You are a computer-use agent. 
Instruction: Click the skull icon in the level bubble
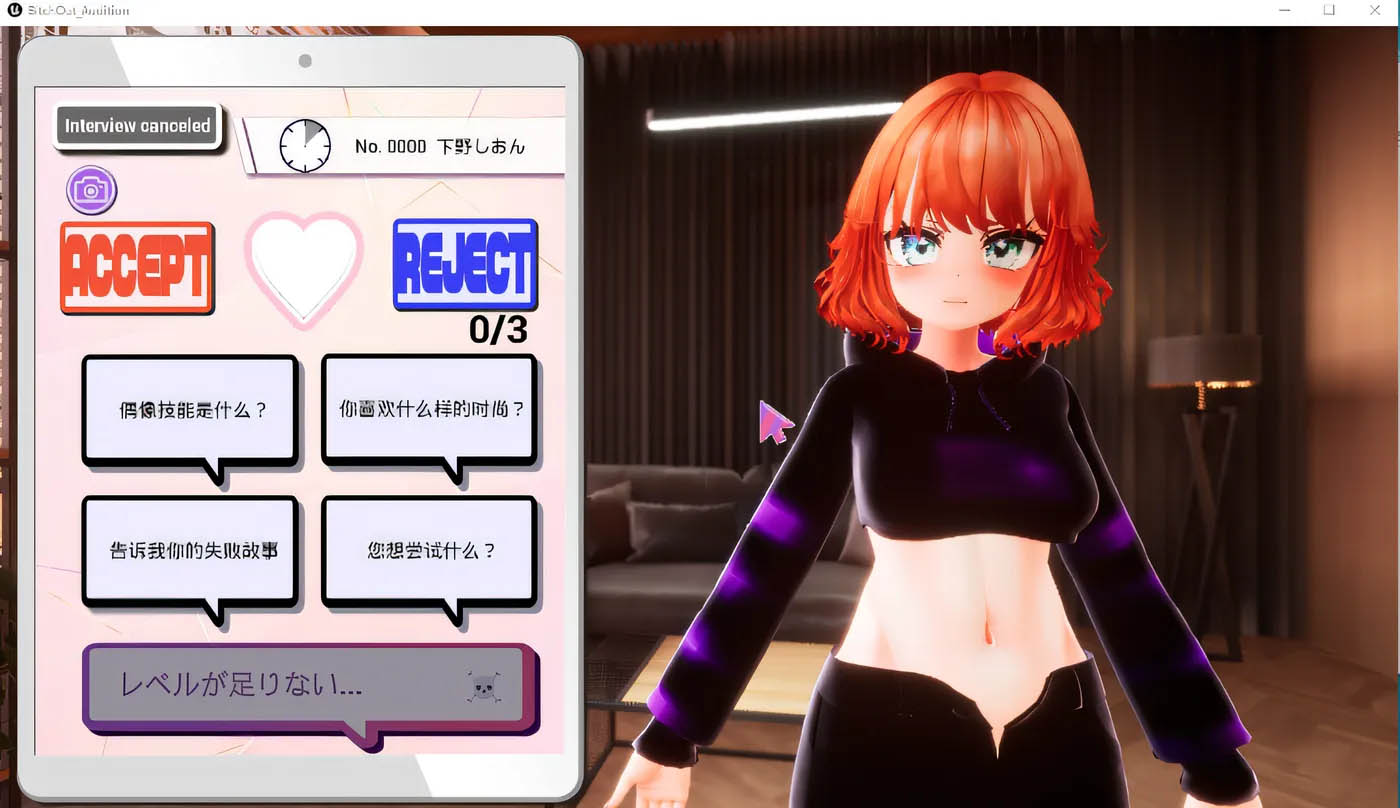click(484, 686)
